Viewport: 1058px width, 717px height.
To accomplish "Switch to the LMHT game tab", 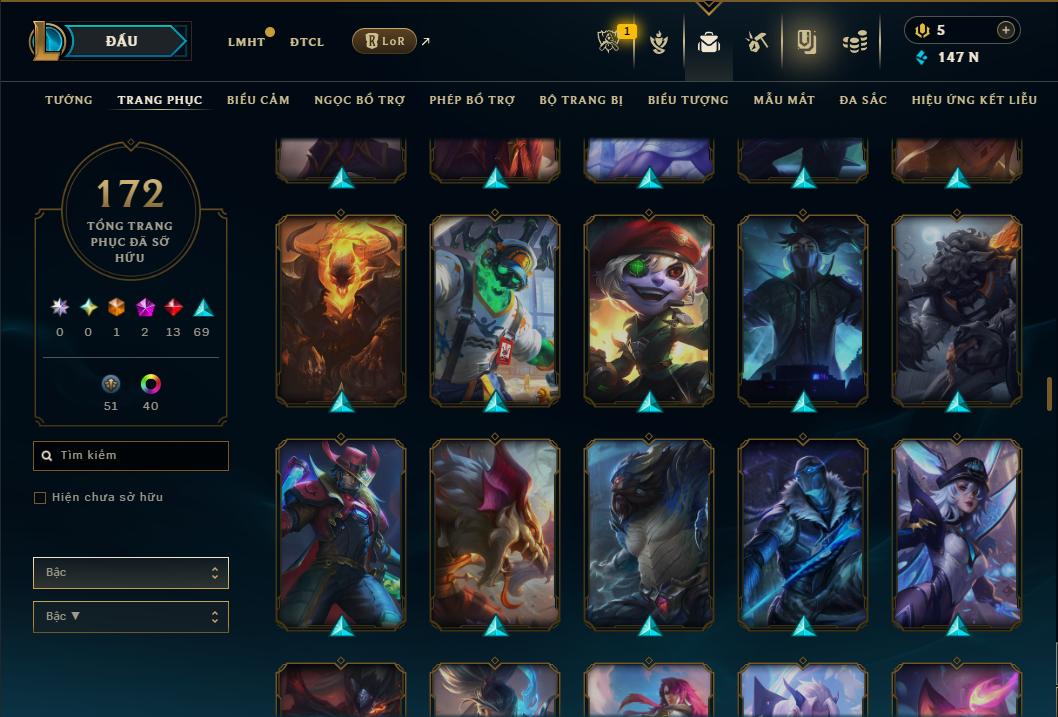I will point(246,42).
